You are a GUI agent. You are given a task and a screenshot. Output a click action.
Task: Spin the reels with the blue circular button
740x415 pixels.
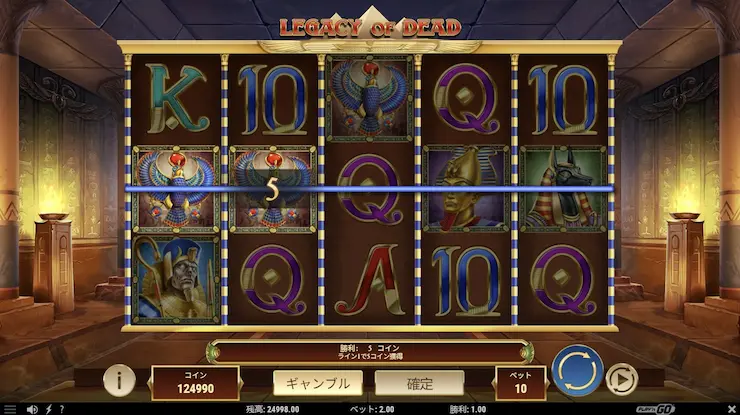pos(576,369)
